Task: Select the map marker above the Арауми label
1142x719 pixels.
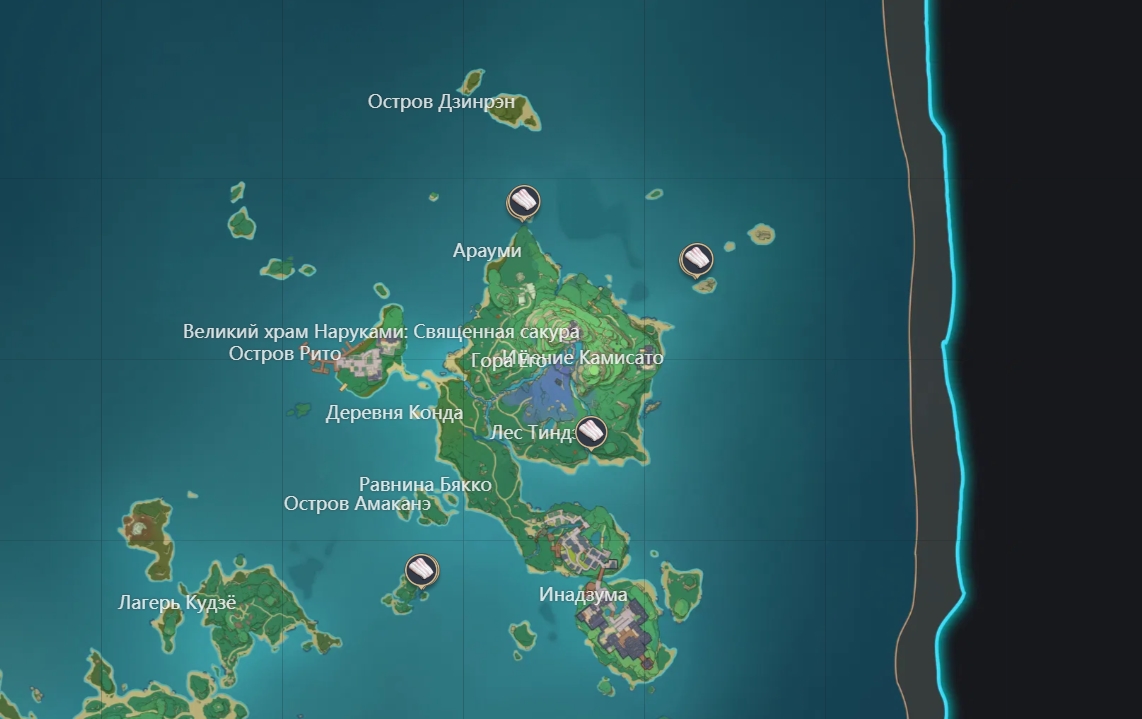Action: [x=522, y=202]
